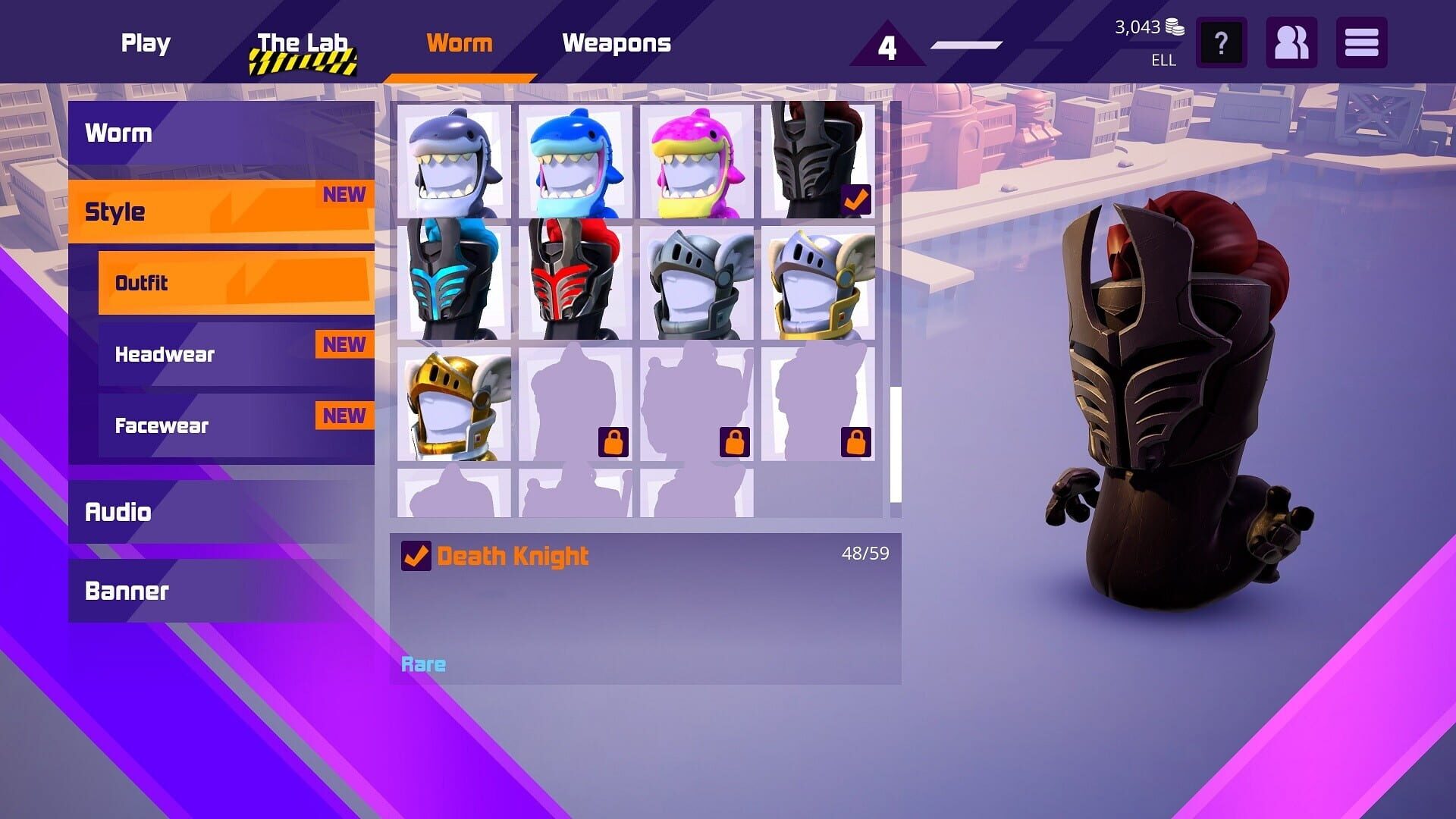Select the pink shark outfit
The height and width of the screenshot is (819, 1456).
point(695,162)
